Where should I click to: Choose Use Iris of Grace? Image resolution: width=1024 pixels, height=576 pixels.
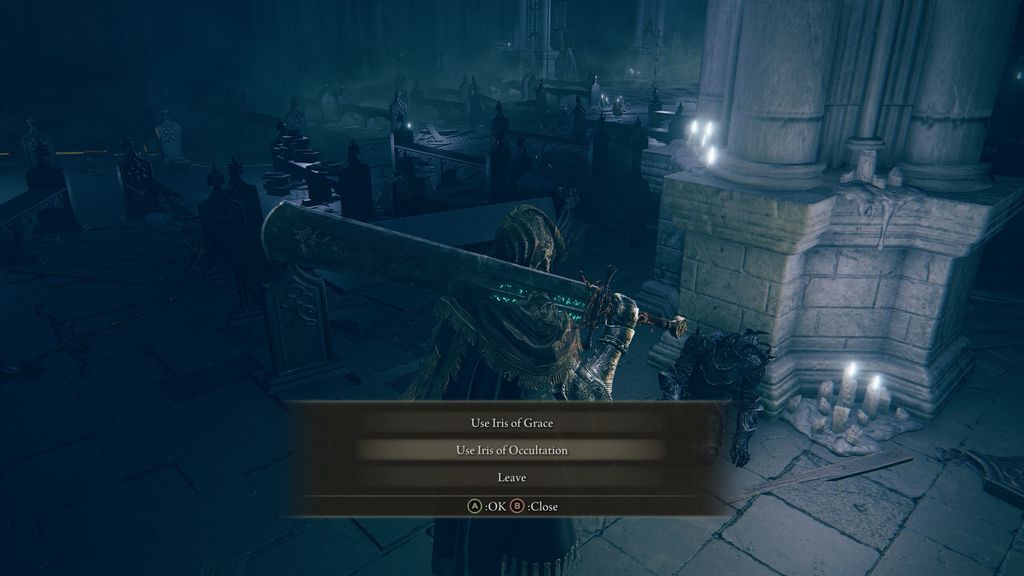(511, 423)
